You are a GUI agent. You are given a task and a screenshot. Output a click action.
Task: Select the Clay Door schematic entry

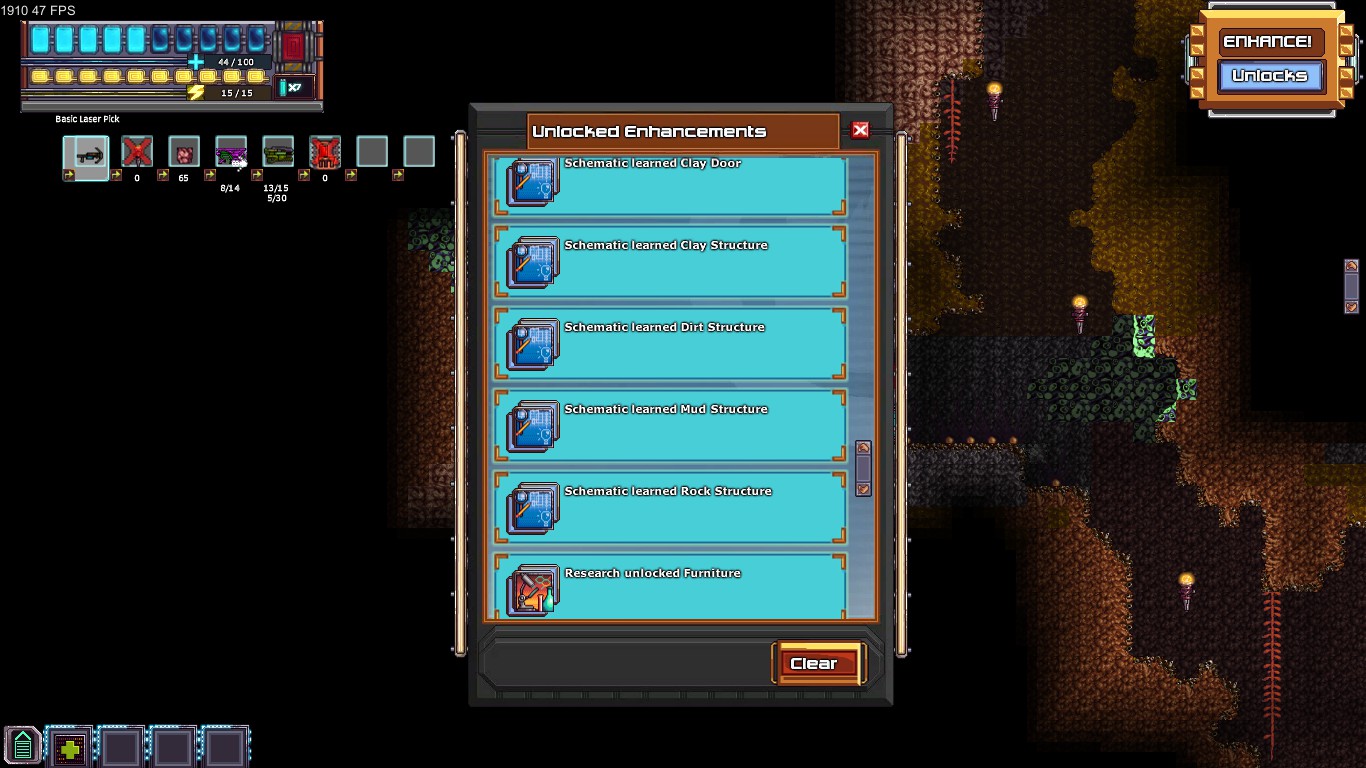tap(670, 183)
